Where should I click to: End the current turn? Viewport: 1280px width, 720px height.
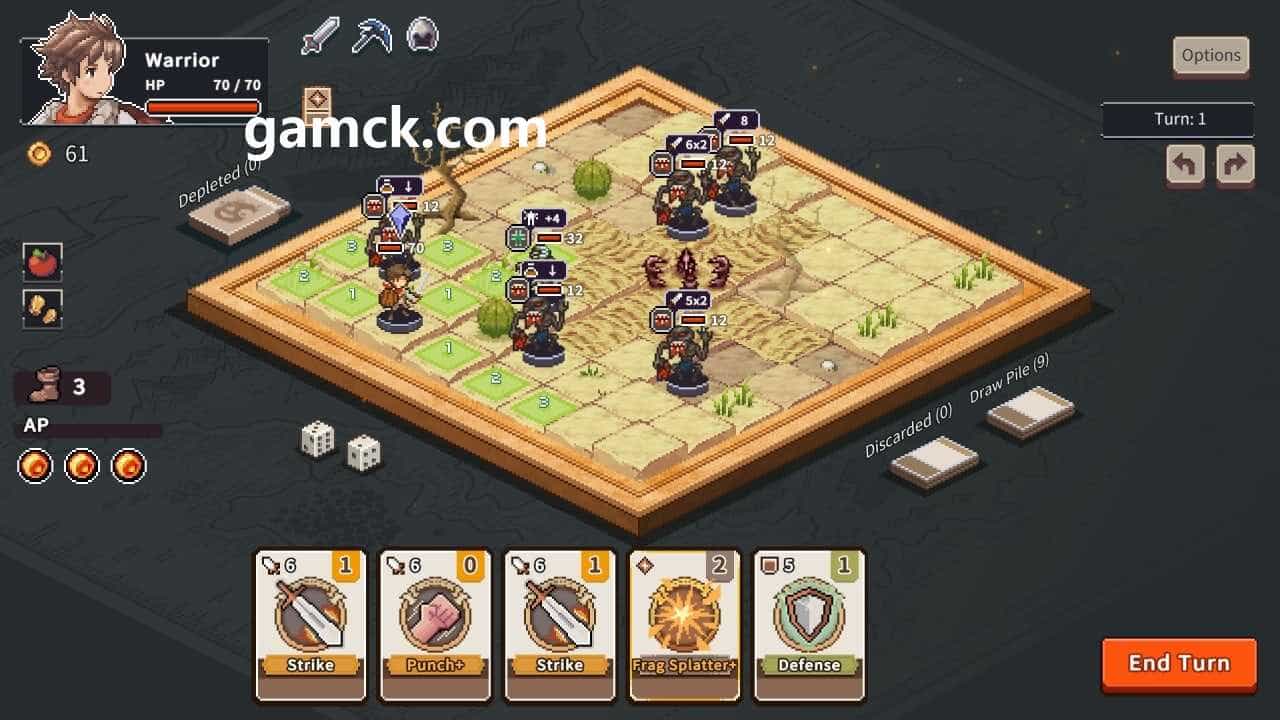coord(1179,664)
